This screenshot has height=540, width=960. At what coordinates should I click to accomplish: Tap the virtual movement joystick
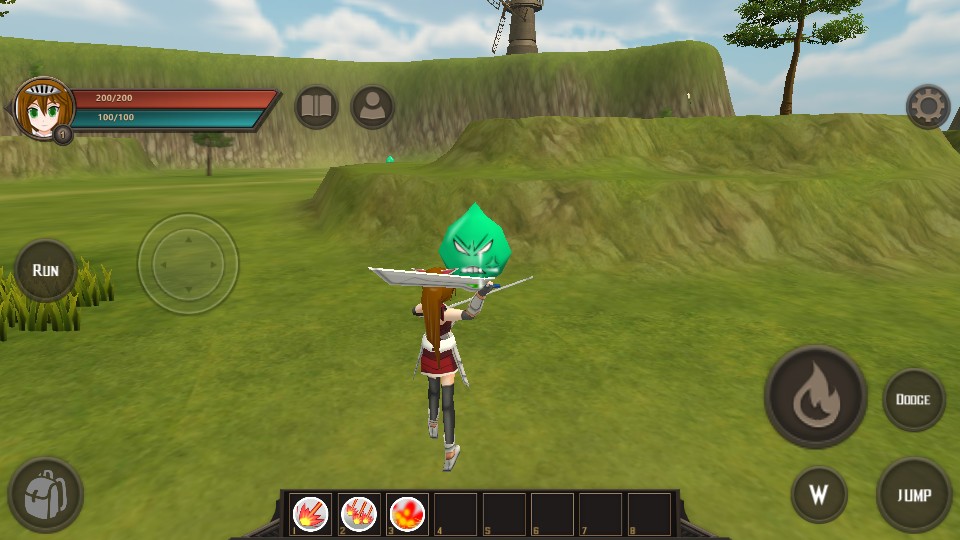click(188, 264)
